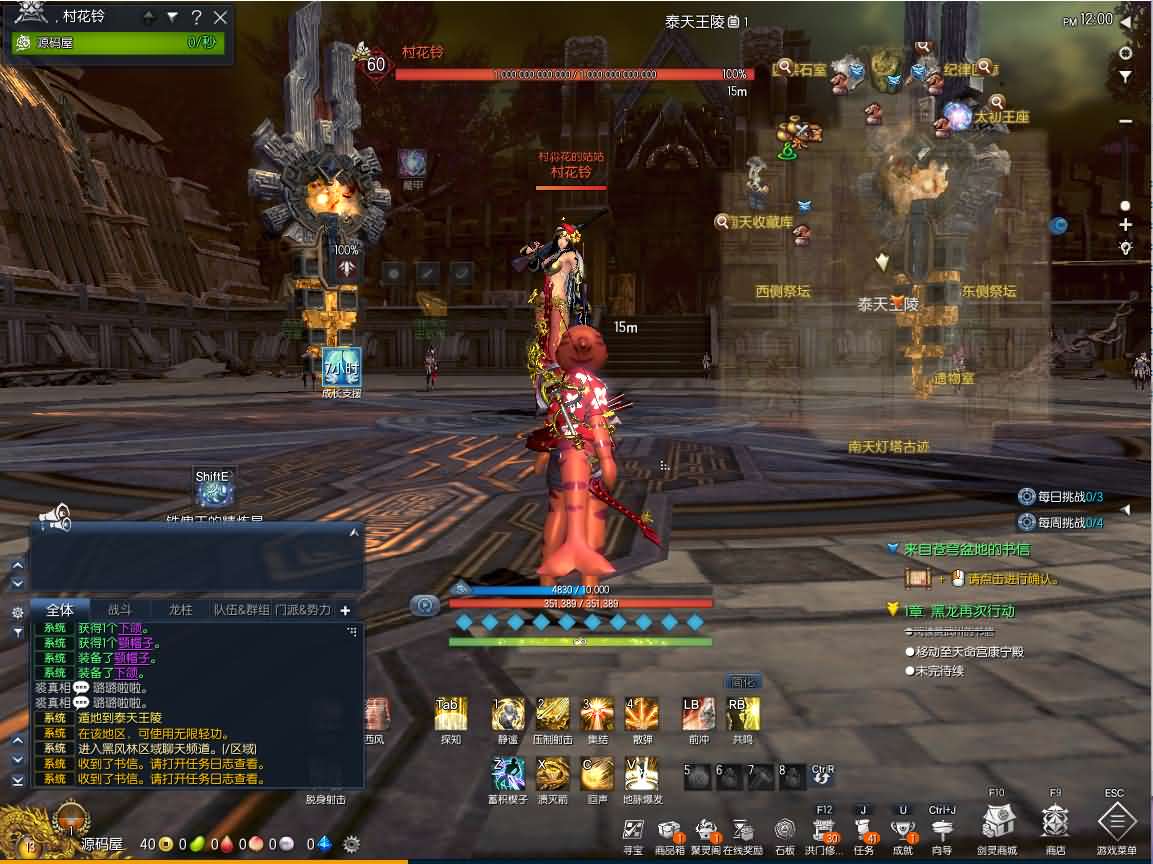Viewport: 1153px width, 864px height.
Task: Use the 地脉爆发 skill
Action: point(641,773)
